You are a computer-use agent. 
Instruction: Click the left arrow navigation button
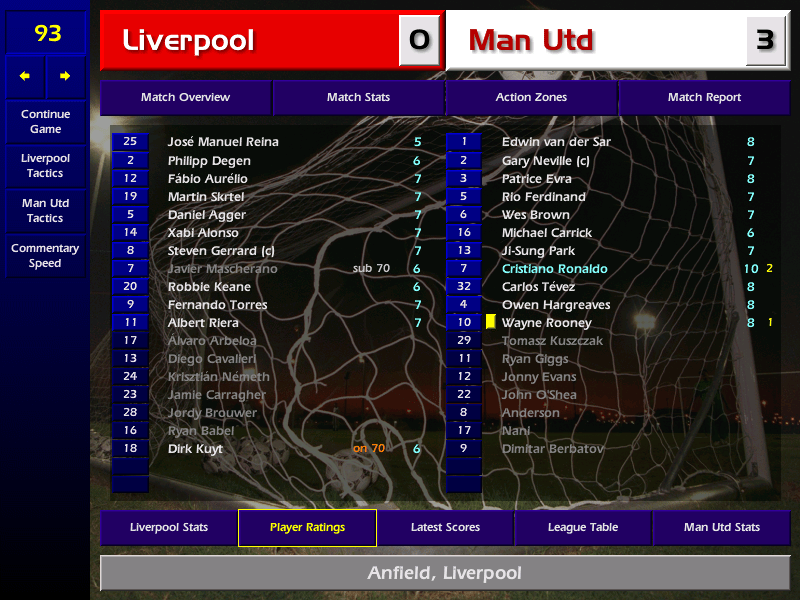click(x=25, y=76)
